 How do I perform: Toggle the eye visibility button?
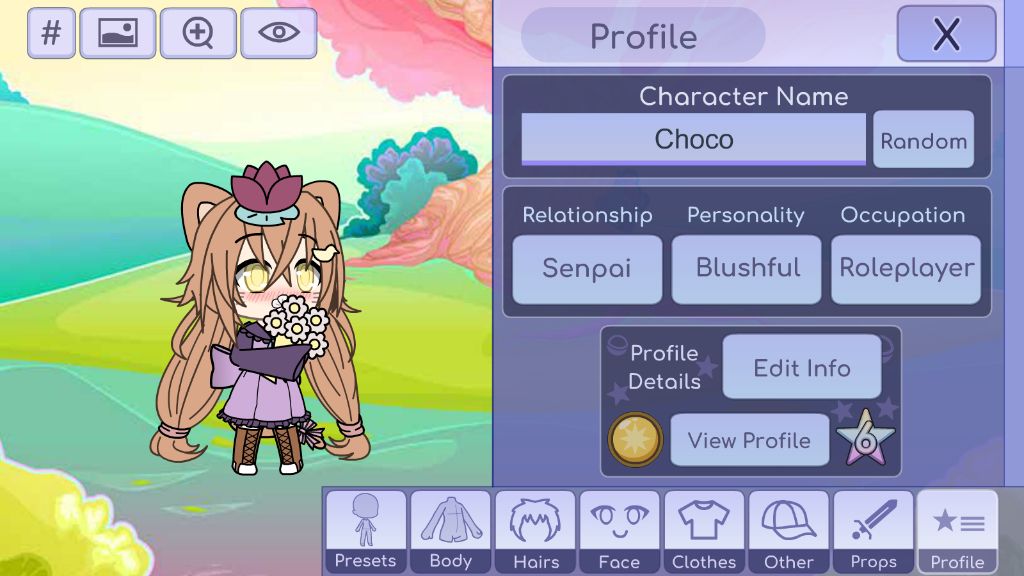[x=279, y=33]
